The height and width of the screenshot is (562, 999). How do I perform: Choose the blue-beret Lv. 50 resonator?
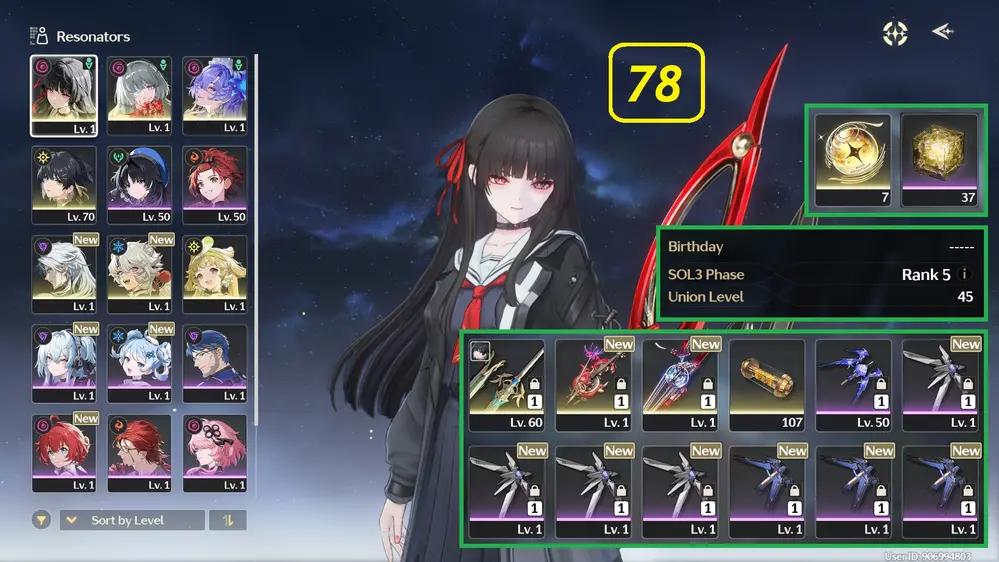coord(139,185)
